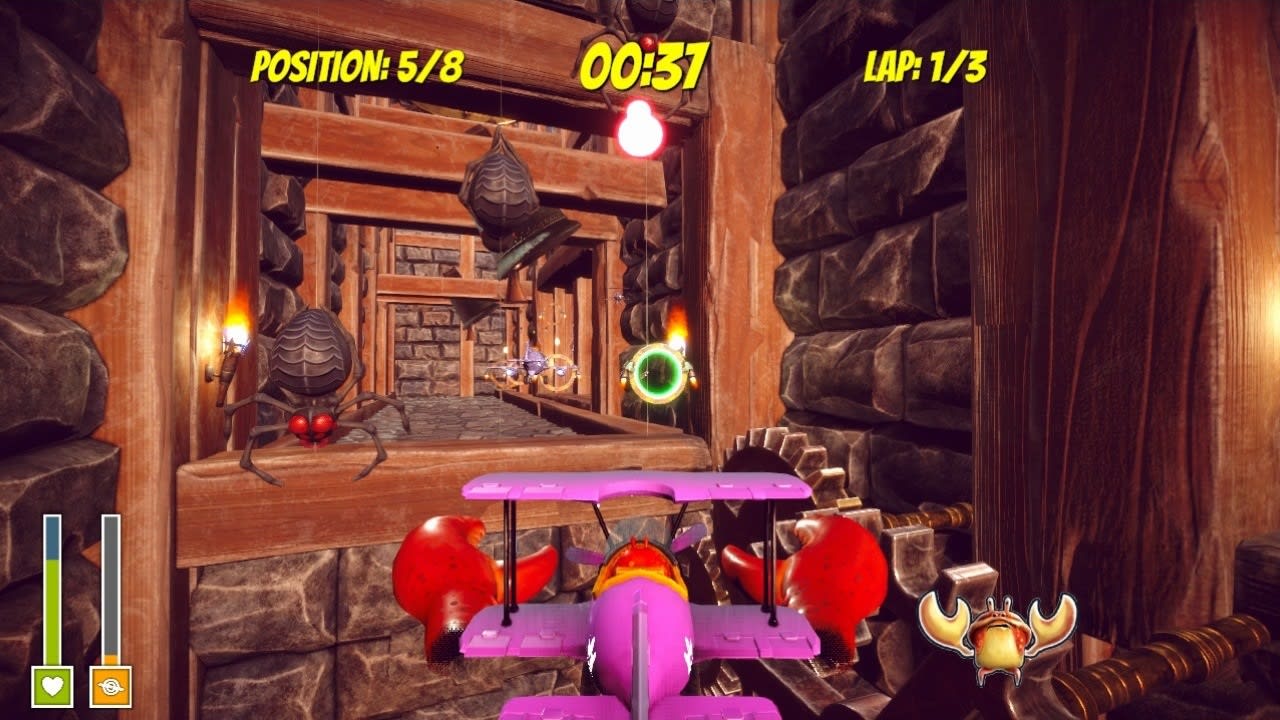Click the hanging spider web sack
Image resolution: width=1280 pixels, height=720 pixels.
[x=502, y=185]
